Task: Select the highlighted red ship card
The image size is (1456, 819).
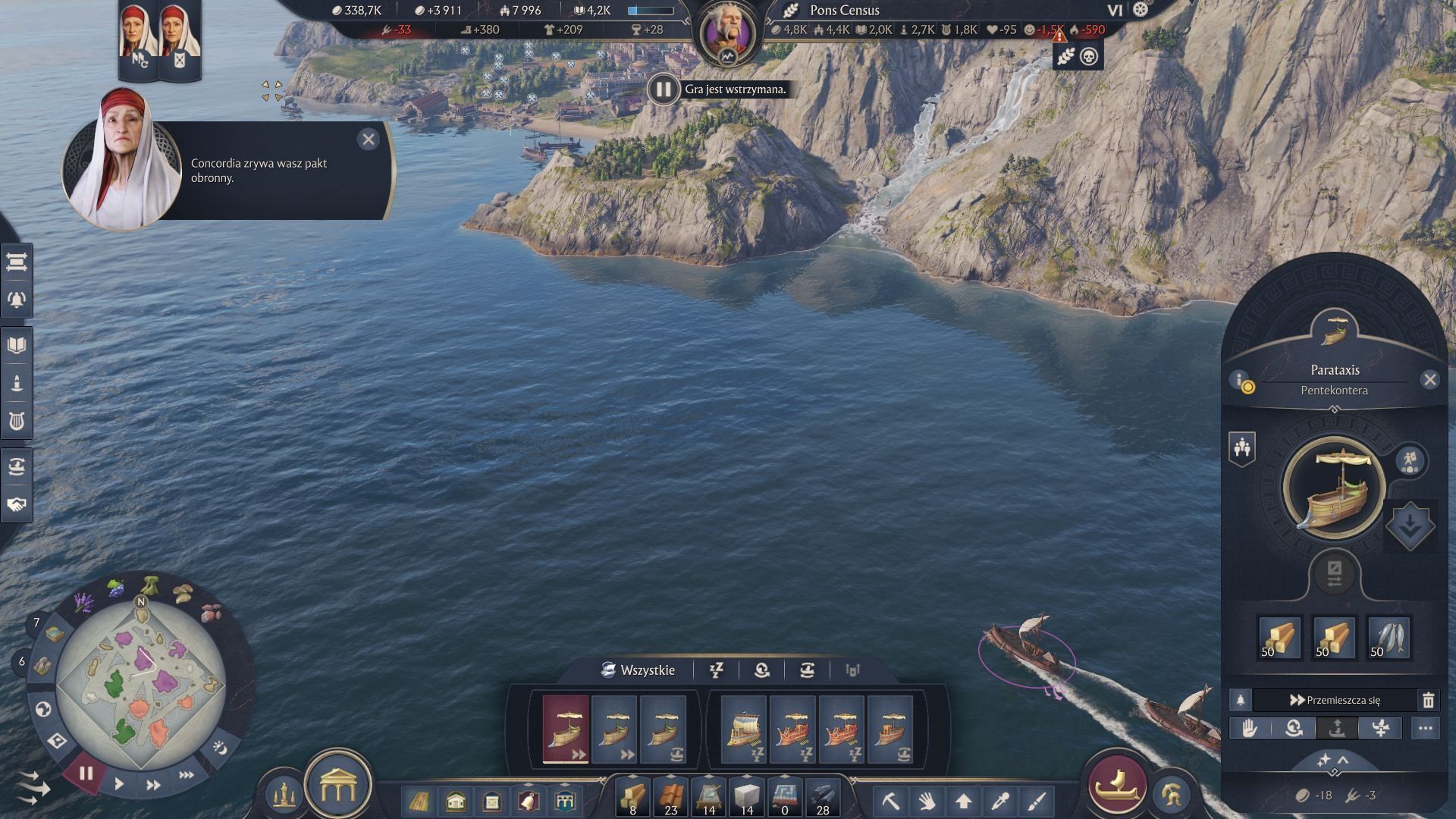Action: tap(566, 729)
